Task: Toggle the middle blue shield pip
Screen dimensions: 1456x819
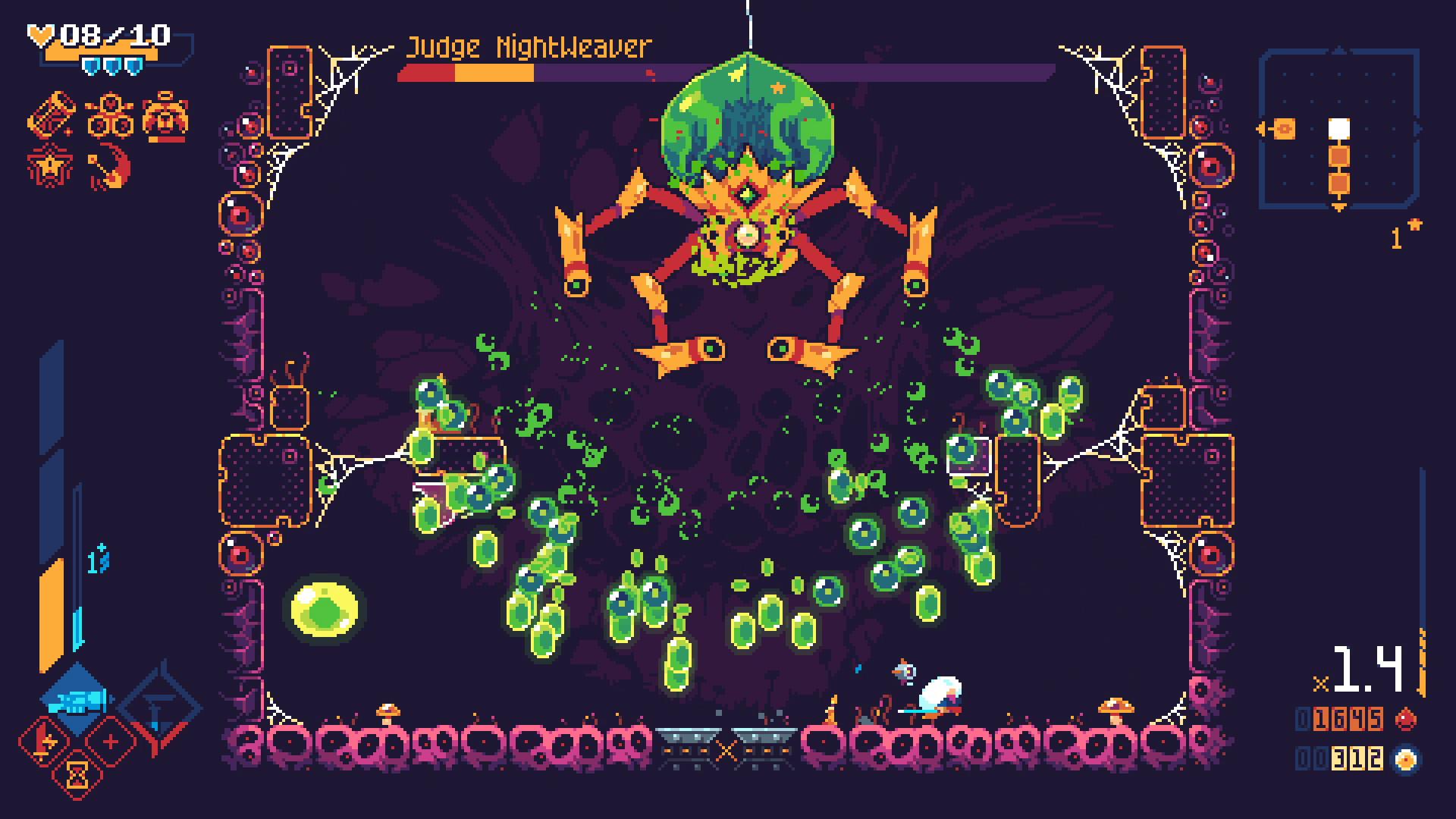Action: [x=111, y=67]
